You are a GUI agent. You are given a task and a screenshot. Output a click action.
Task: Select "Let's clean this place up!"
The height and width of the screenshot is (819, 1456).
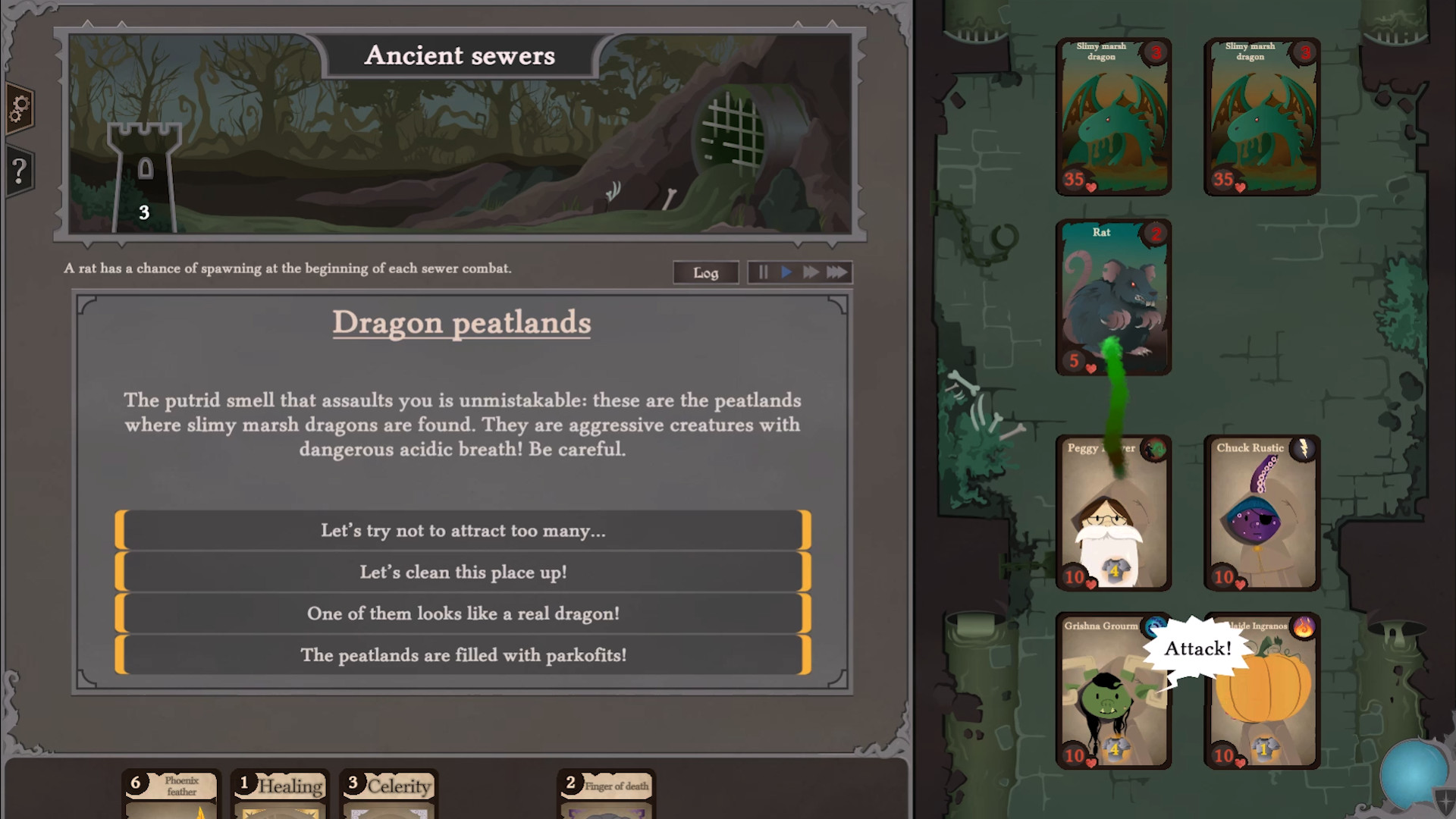[462, 573]
